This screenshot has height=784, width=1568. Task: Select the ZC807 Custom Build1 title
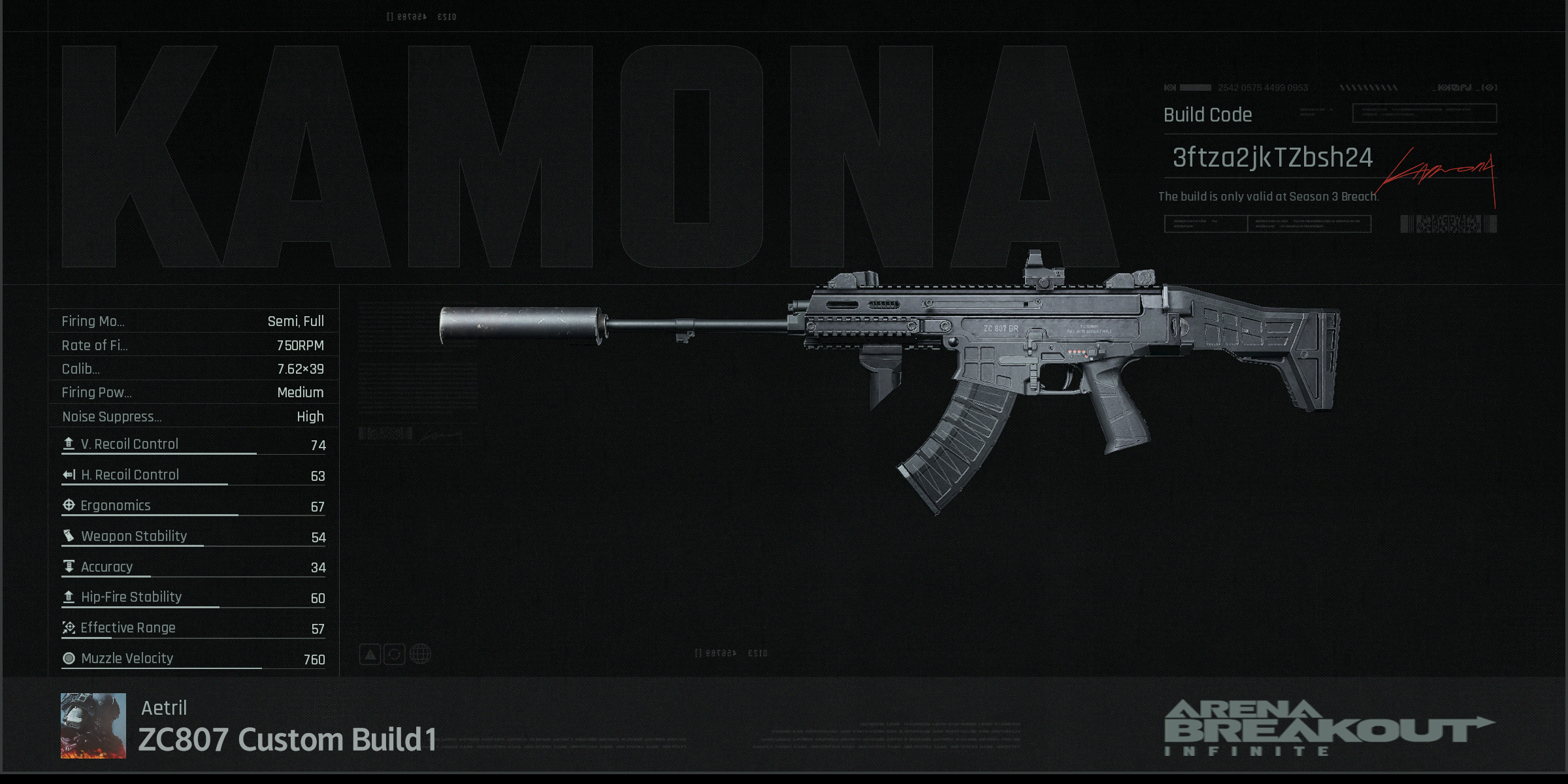[x=287, y=740]
